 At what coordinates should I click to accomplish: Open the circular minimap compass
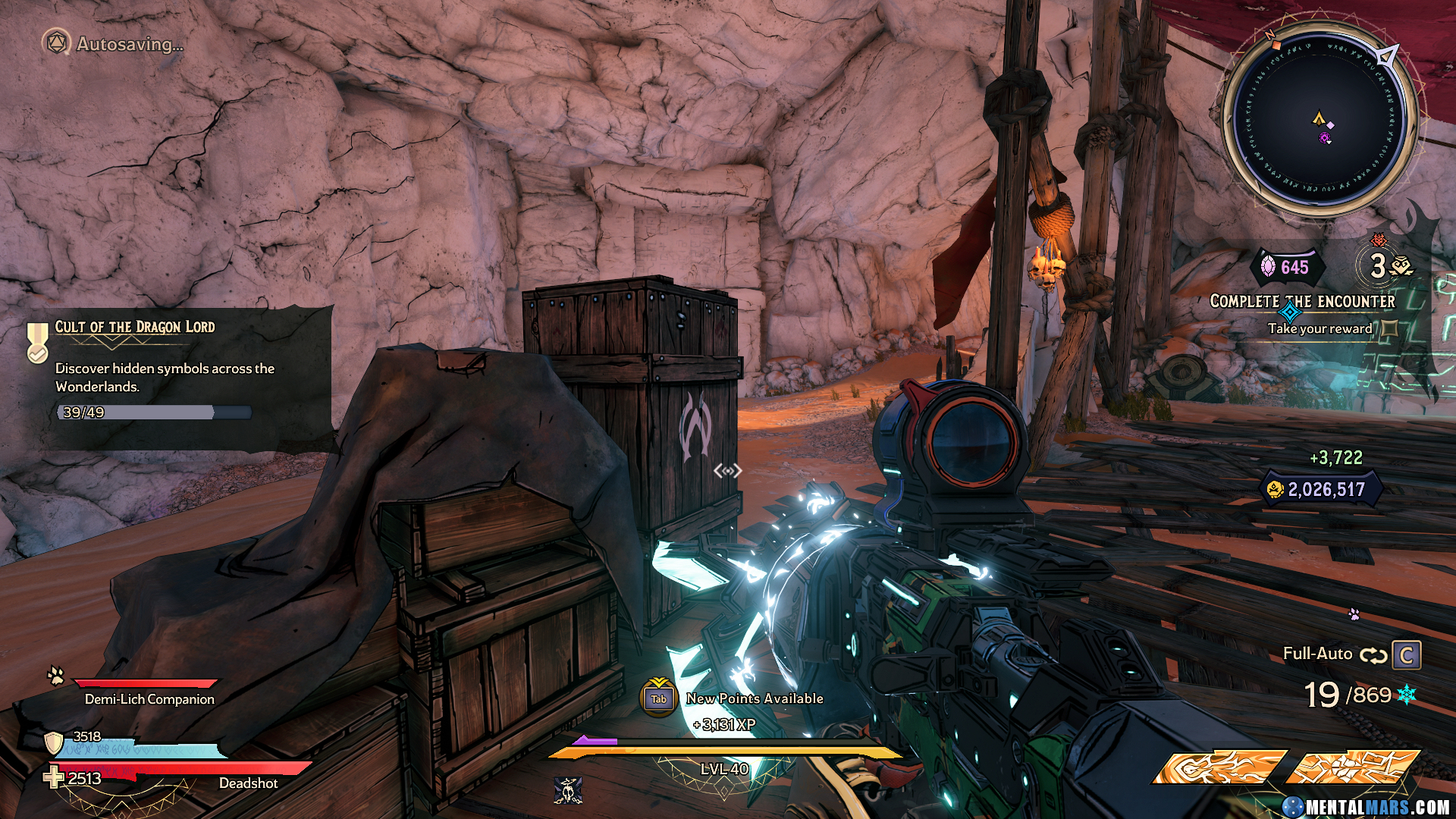[x=1320, y=121]
